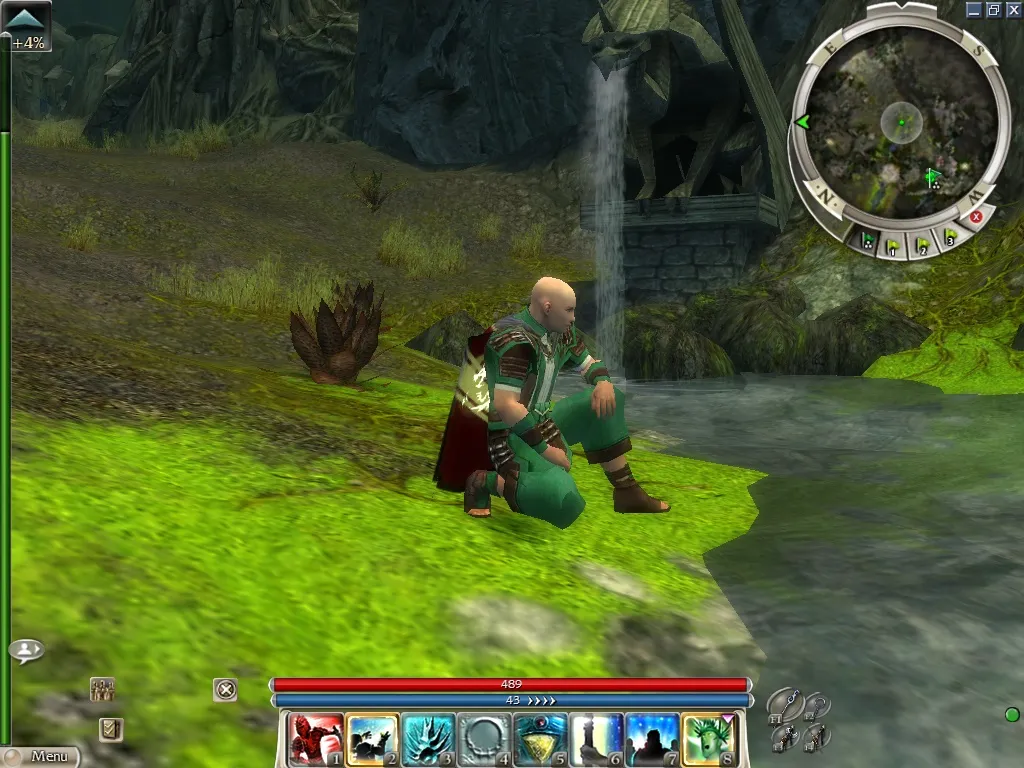Minimize the game window
Screen dimensions: 1024x768
tap(974, 9)
